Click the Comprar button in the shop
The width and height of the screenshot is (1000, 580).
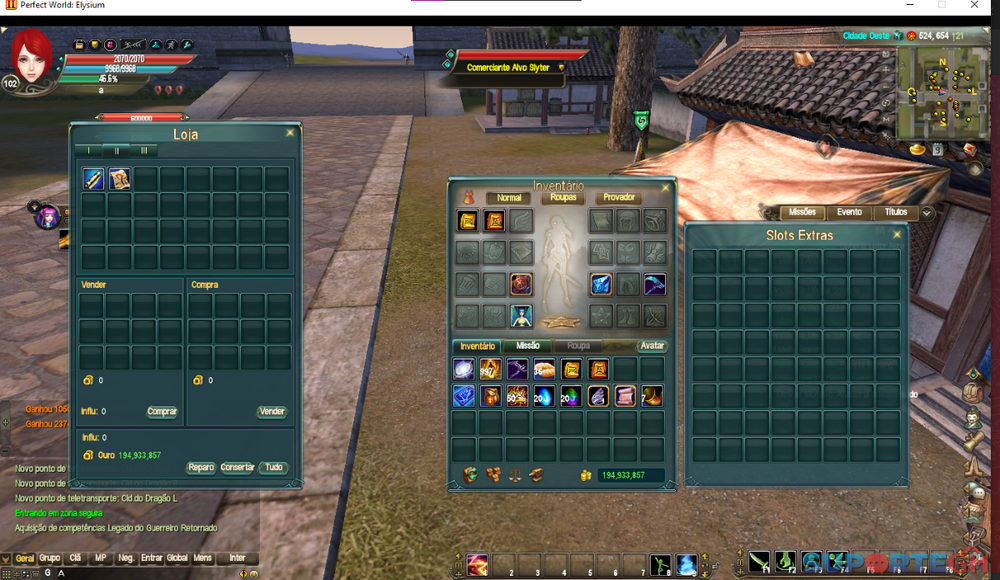pos(162,411)
